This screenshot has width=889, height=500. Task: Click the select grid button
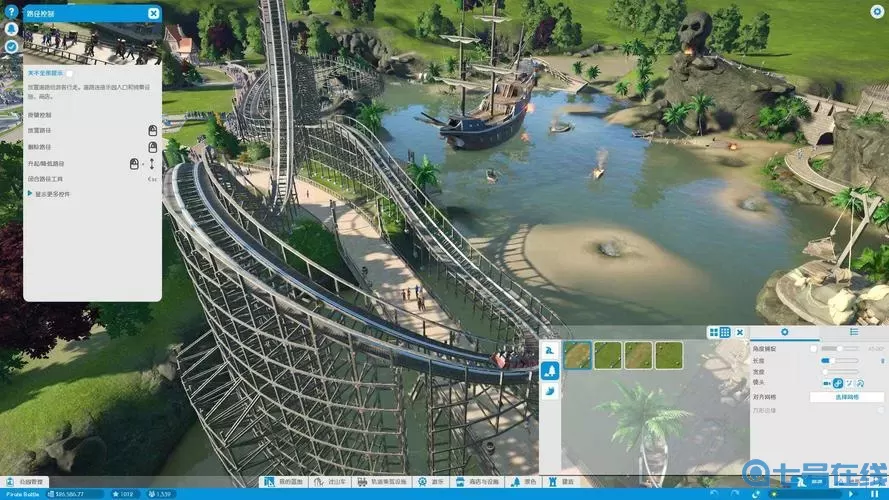pyautogui.click(x=846, y=397)
